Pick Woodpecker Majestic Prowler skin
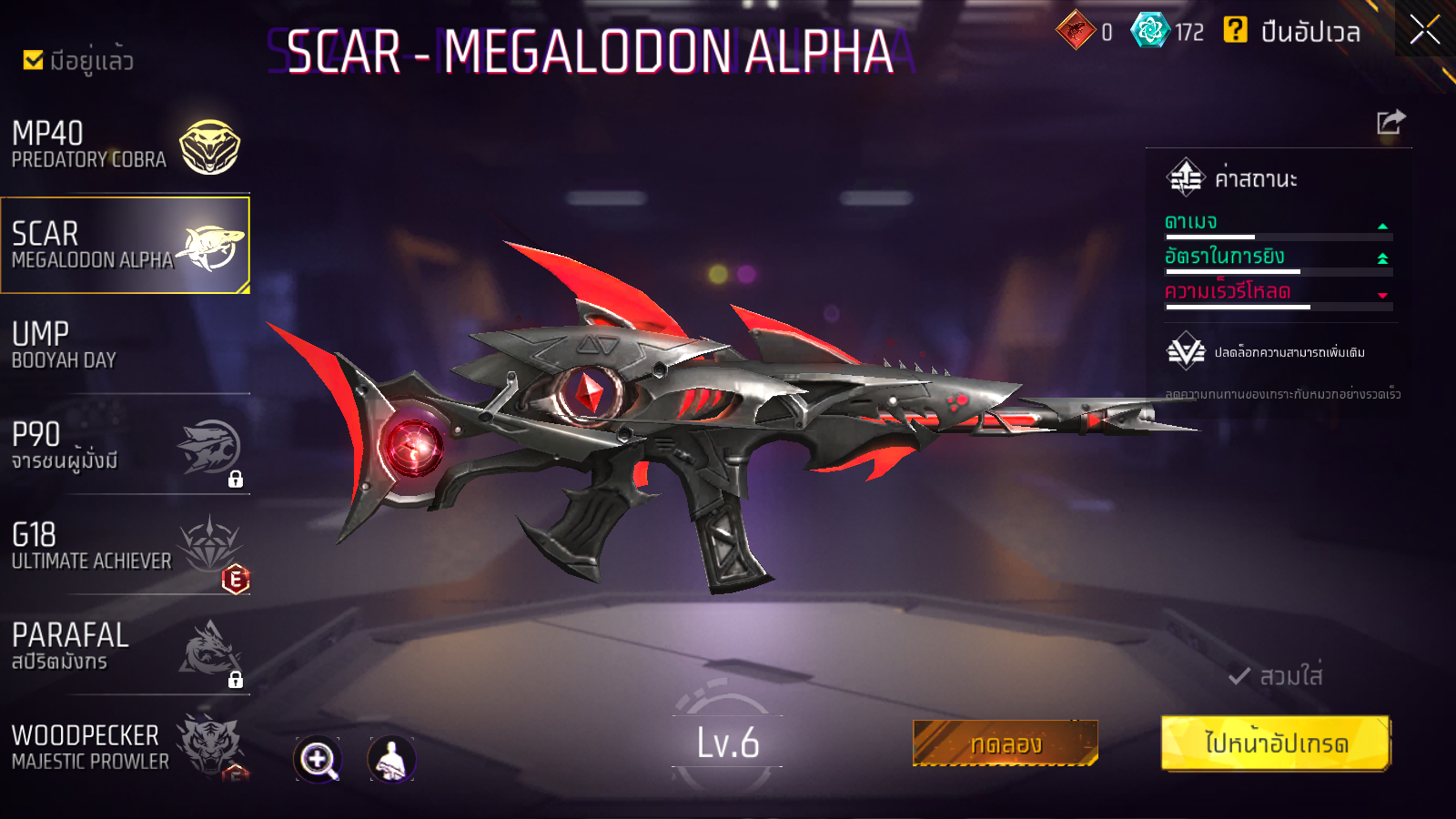 pyautogui.click(x=125, y=746)
